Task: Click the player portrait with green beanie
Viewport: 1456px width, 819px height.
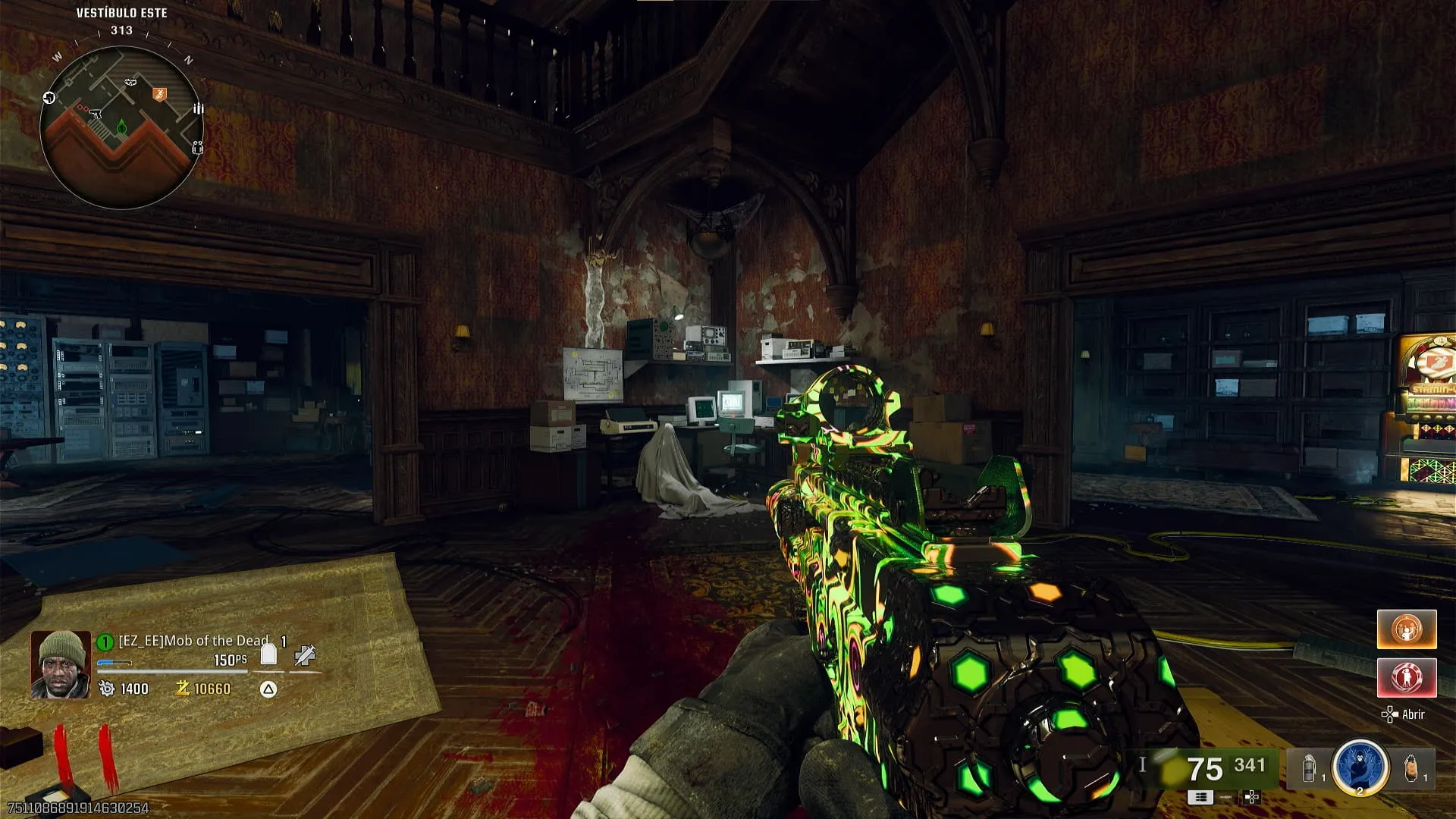Action: [x=60, y=664]
